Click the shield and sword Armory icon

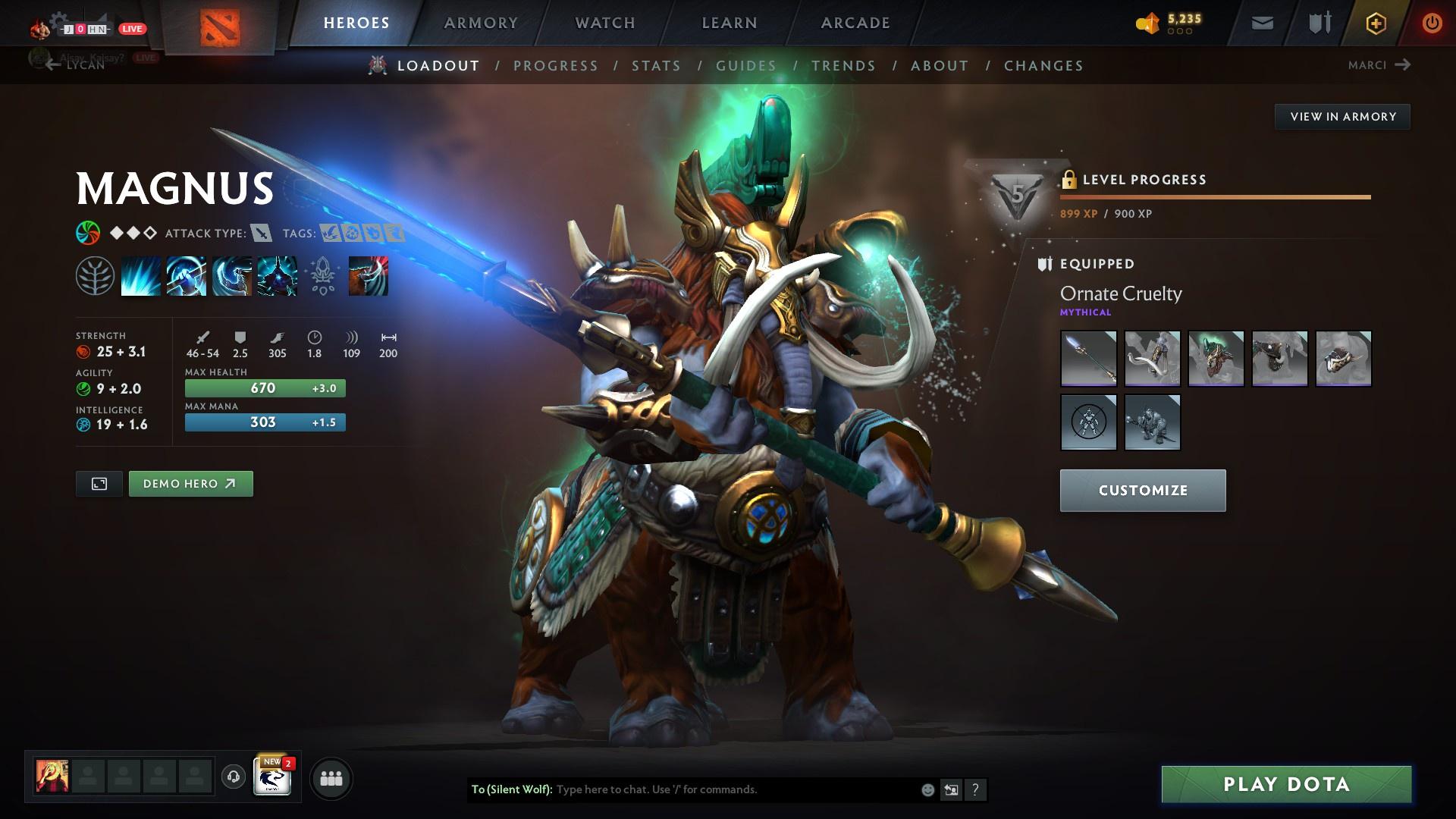(1319, 23)
